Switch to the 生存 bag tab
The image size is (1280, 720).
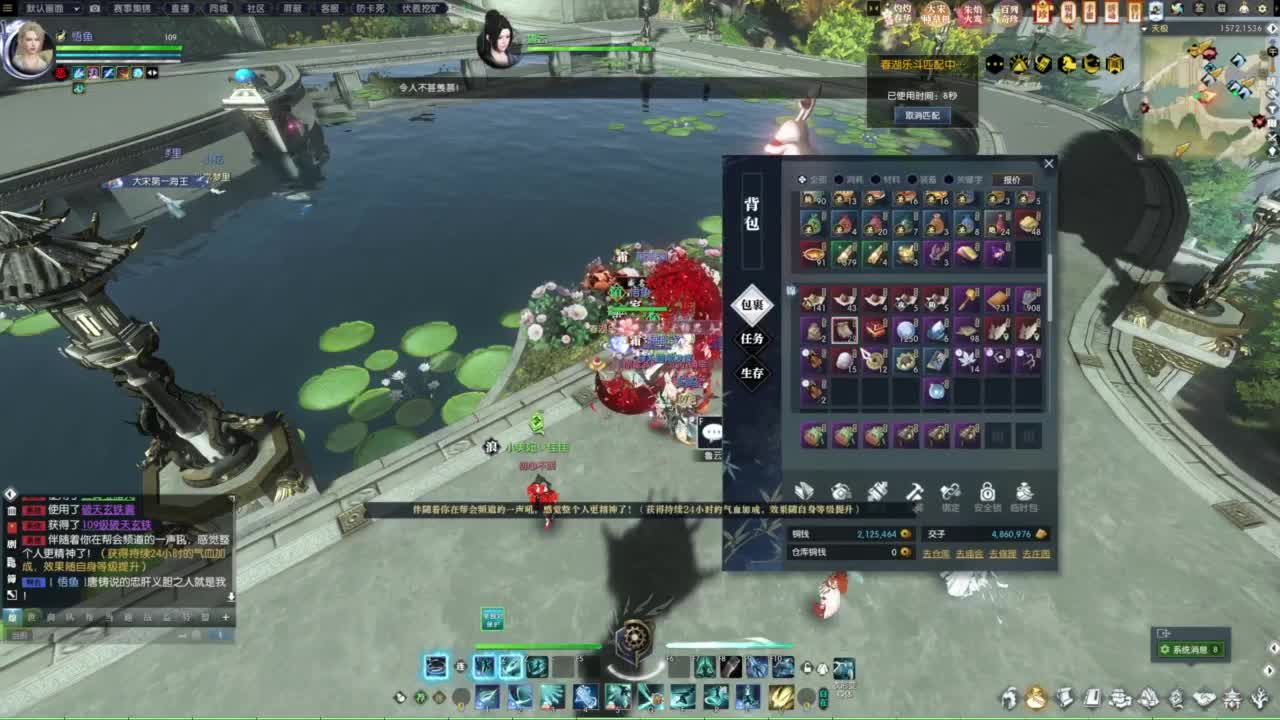pyautogui.click(x=752, y=373)
